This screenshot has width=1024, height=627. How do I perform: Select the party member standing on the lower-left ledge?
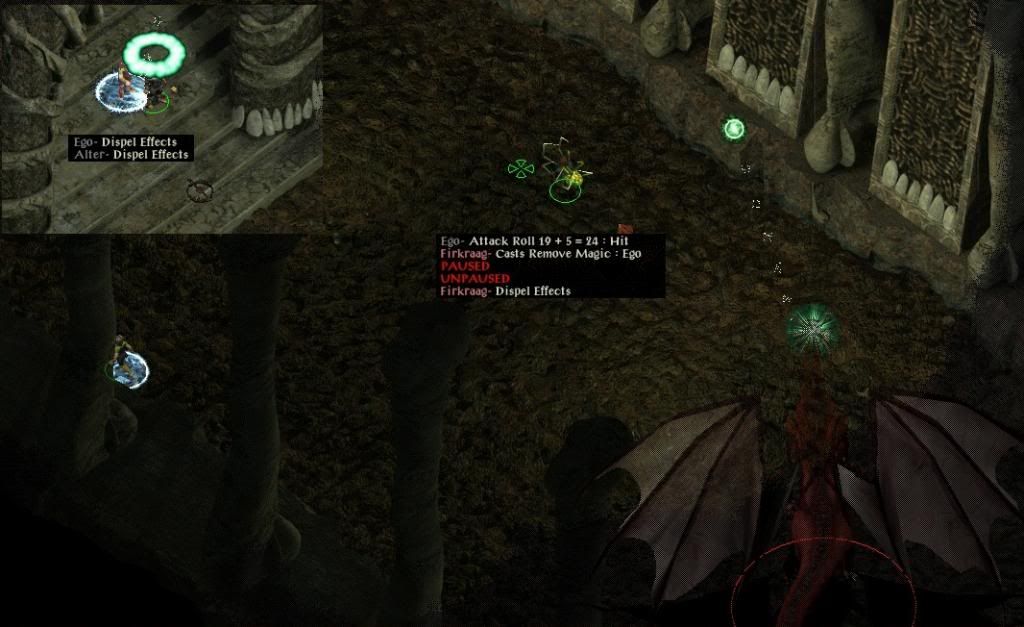tap(123, 359)
